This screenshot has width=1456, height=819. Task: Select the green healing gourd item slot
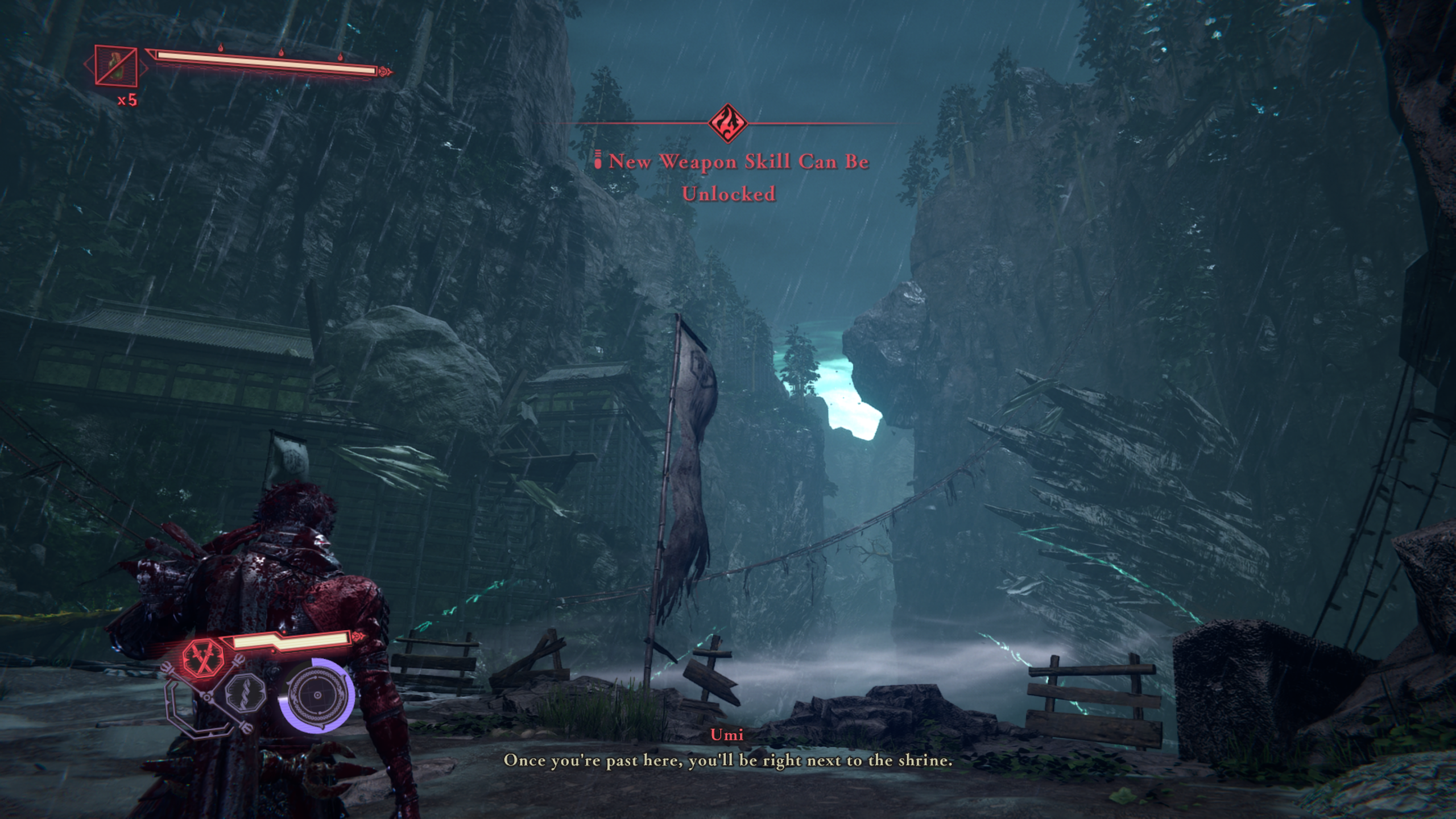coord(116,67)
